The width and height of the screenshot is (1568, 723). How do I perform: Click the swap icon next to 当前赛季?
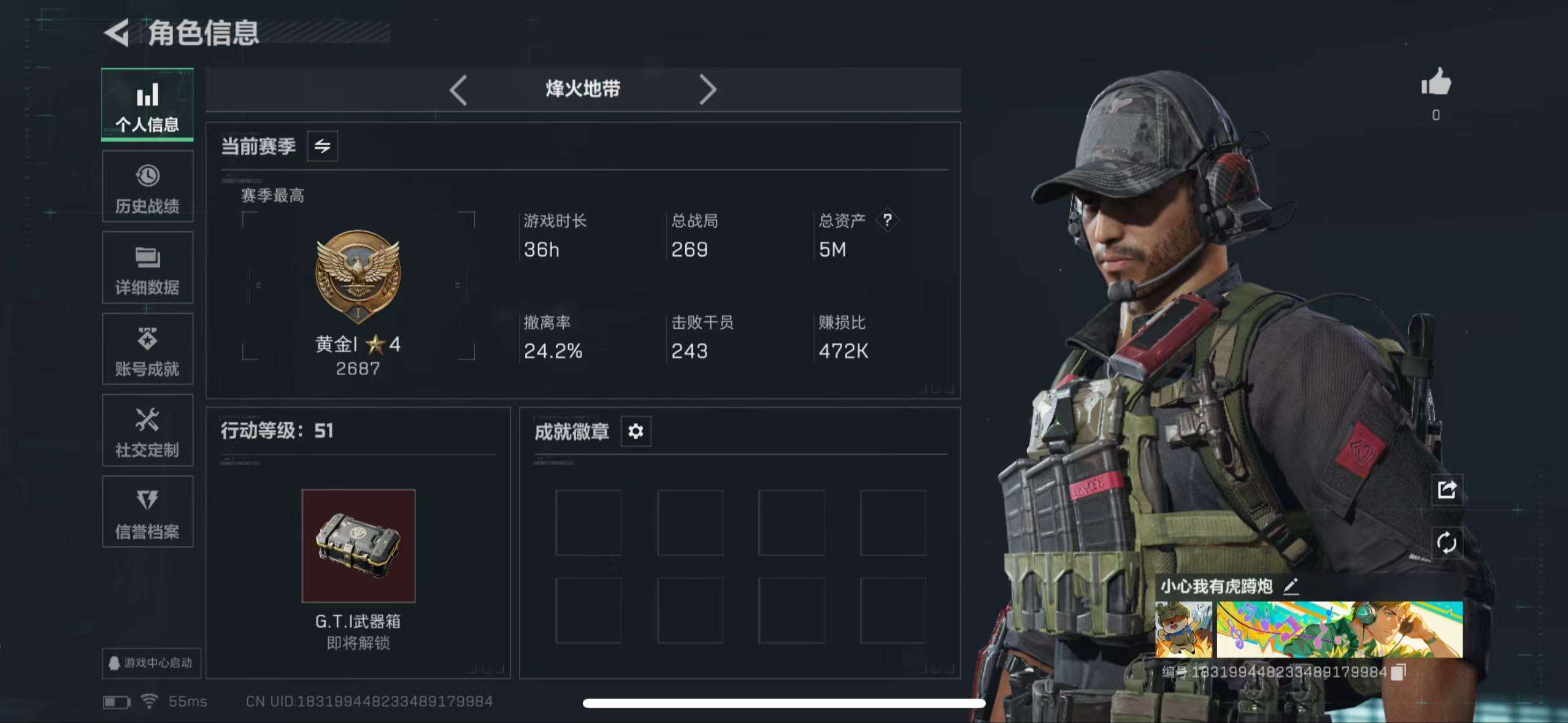(321, 146)
